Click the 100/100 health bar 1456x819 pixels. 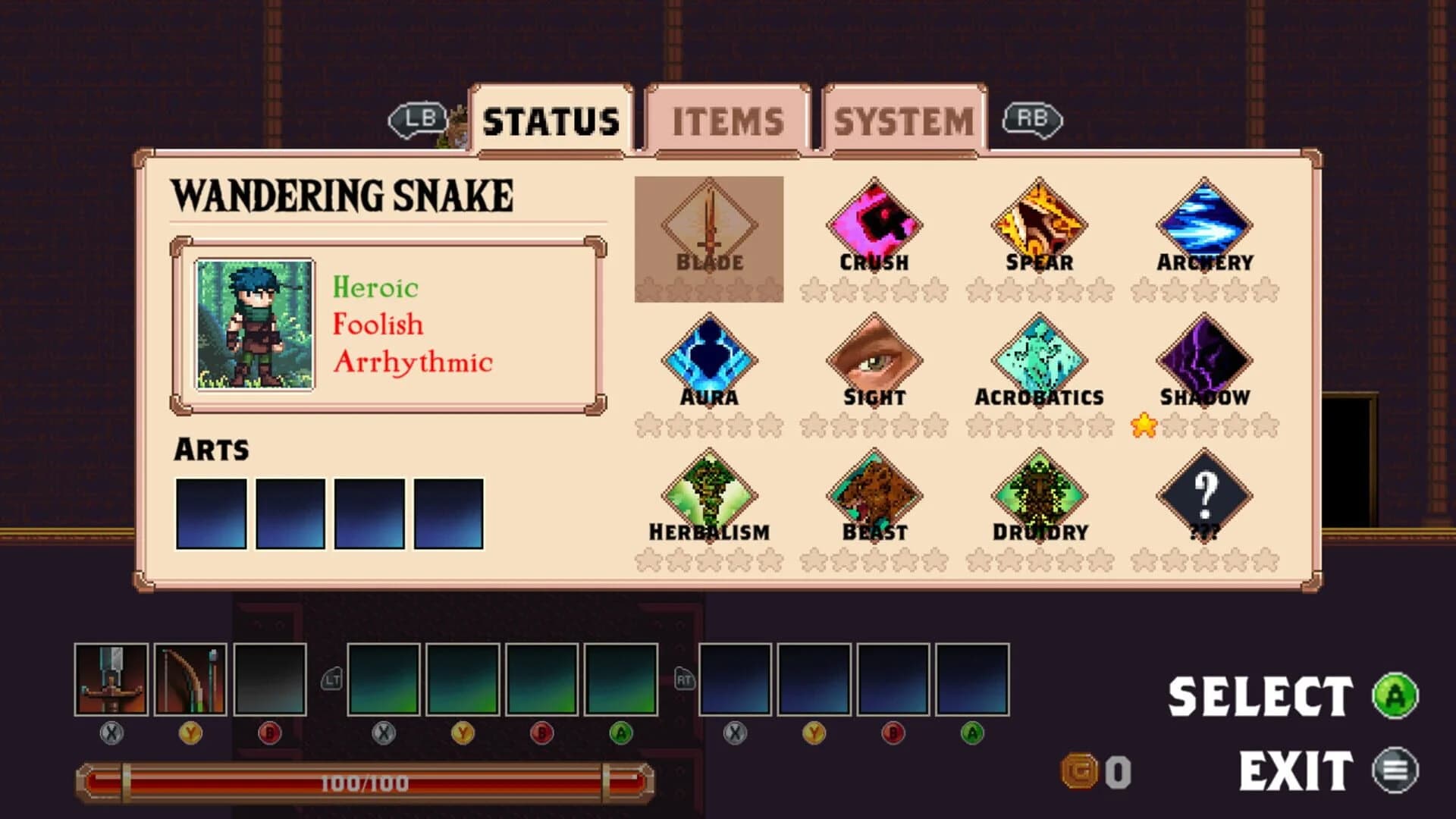(364, 783)
